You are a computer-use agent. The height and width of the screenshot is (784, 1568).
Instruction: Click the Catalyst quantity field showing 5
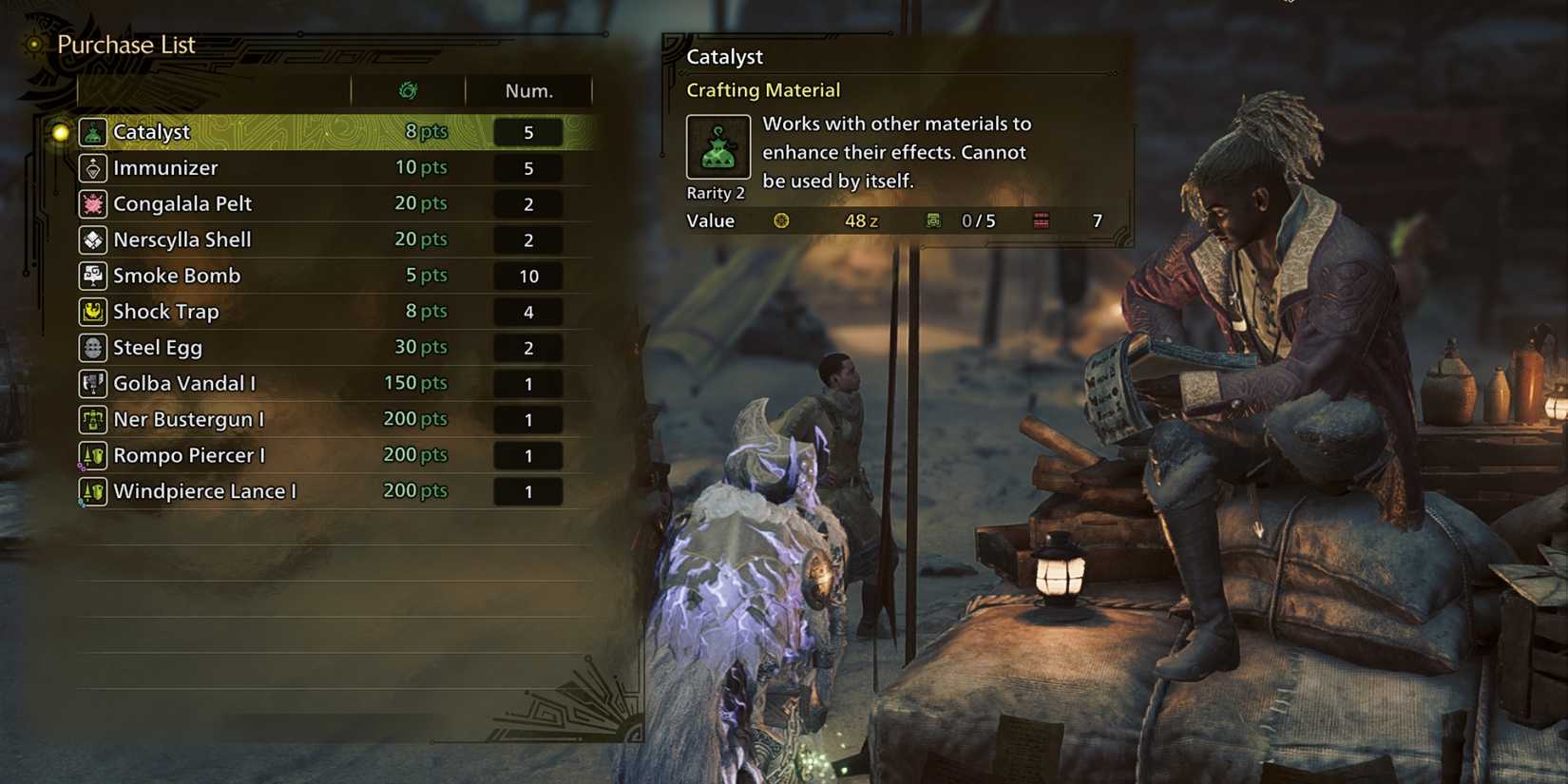(528, 132)
